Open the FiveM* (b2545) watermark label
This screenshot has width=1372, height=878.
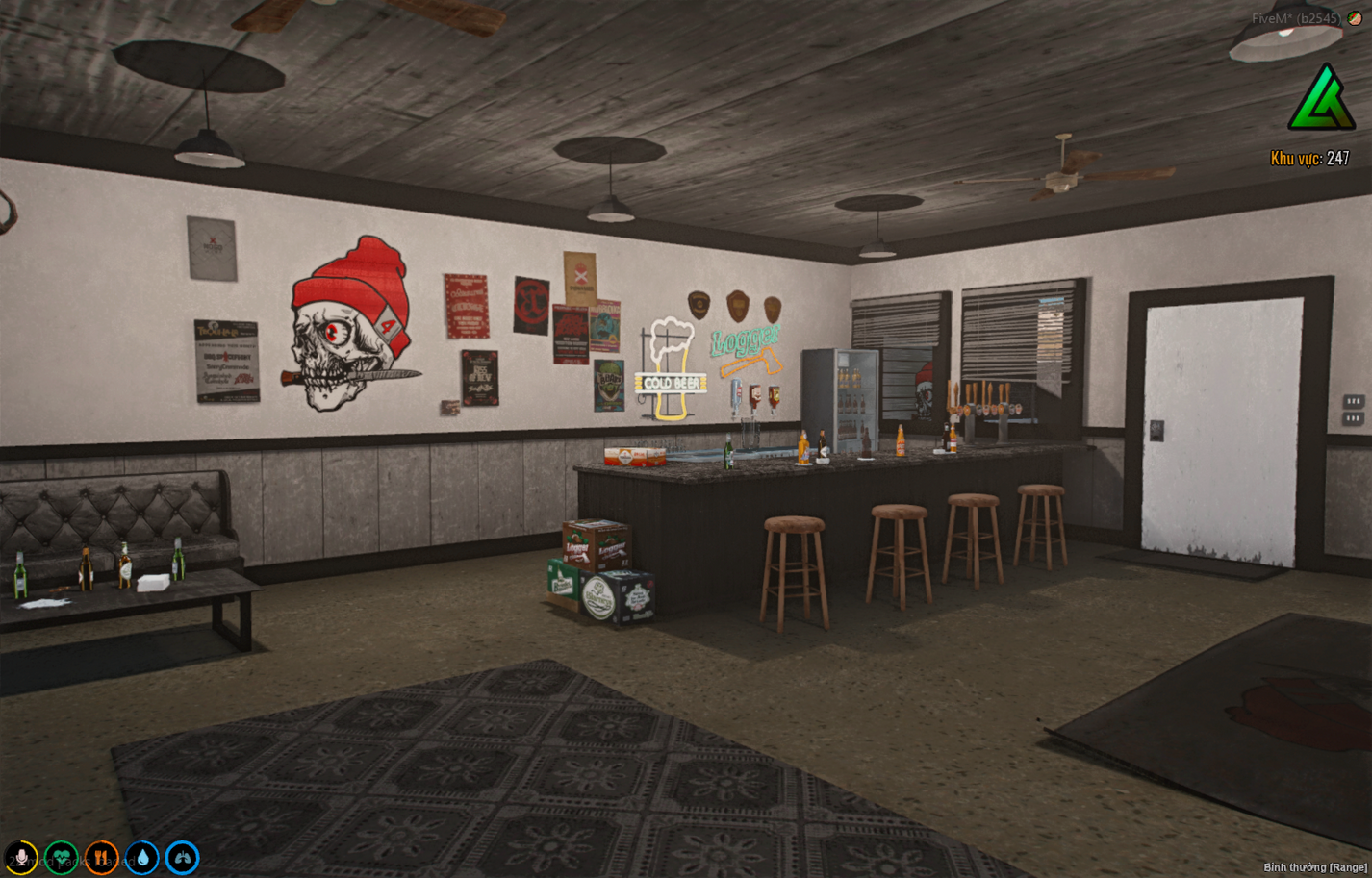pyautogui.click(x=1295, y=15)
